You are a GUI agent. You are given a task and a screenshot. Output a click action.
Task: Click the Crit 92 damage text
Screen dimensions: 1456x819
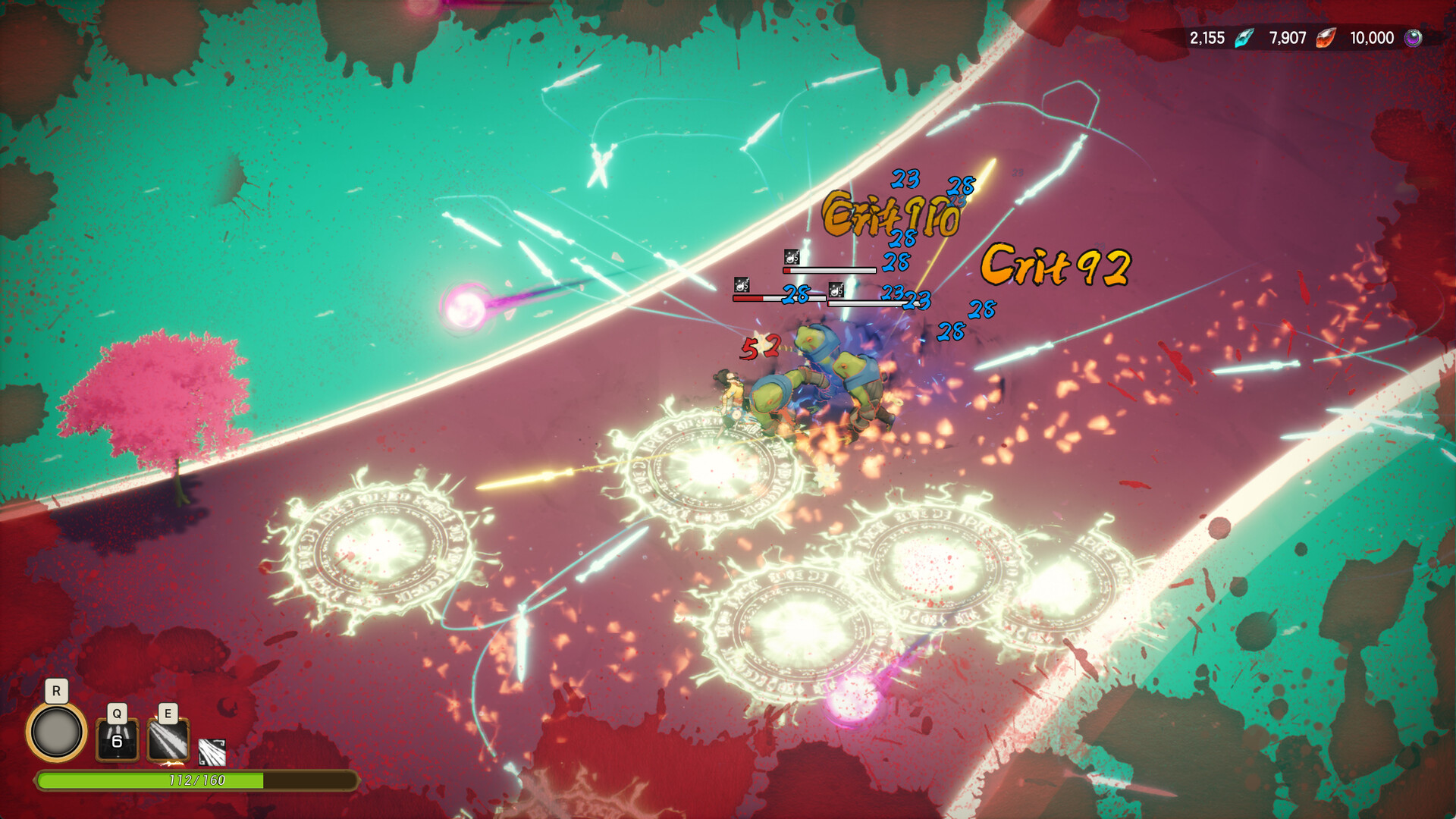(x=1054, y=267)
